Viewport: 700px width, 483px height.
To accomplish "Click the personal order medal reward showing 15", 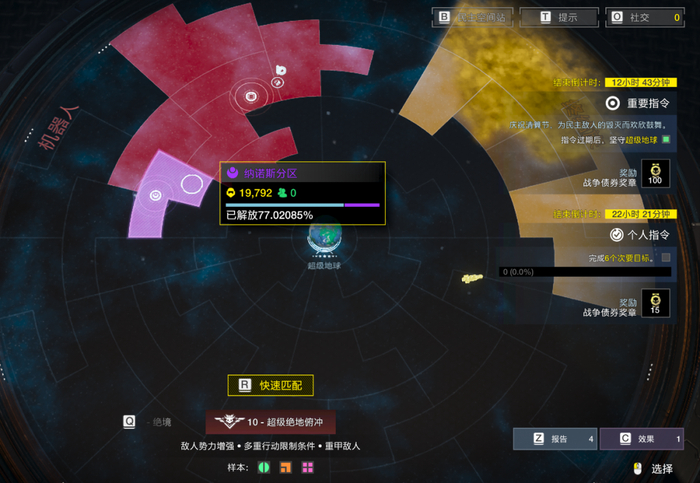I will [x=655, y=303].
